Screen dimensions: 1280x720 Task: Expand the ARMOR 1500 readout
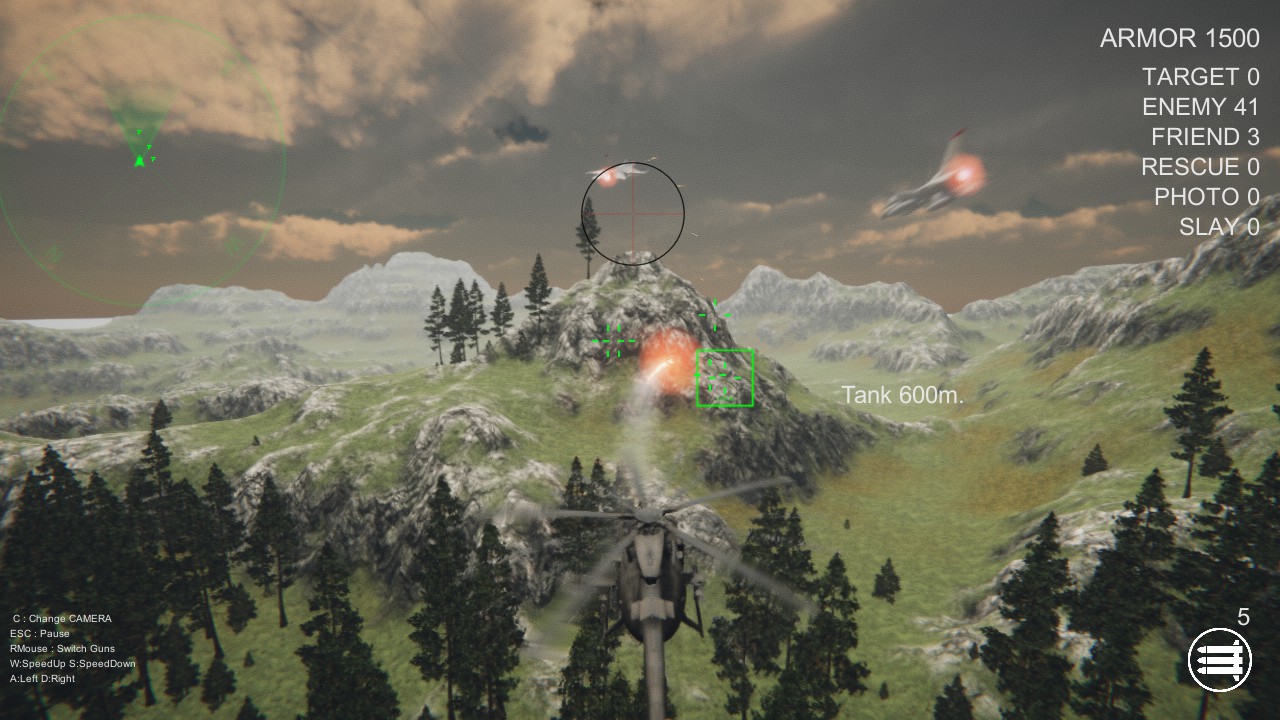(x=1178, y=38)
